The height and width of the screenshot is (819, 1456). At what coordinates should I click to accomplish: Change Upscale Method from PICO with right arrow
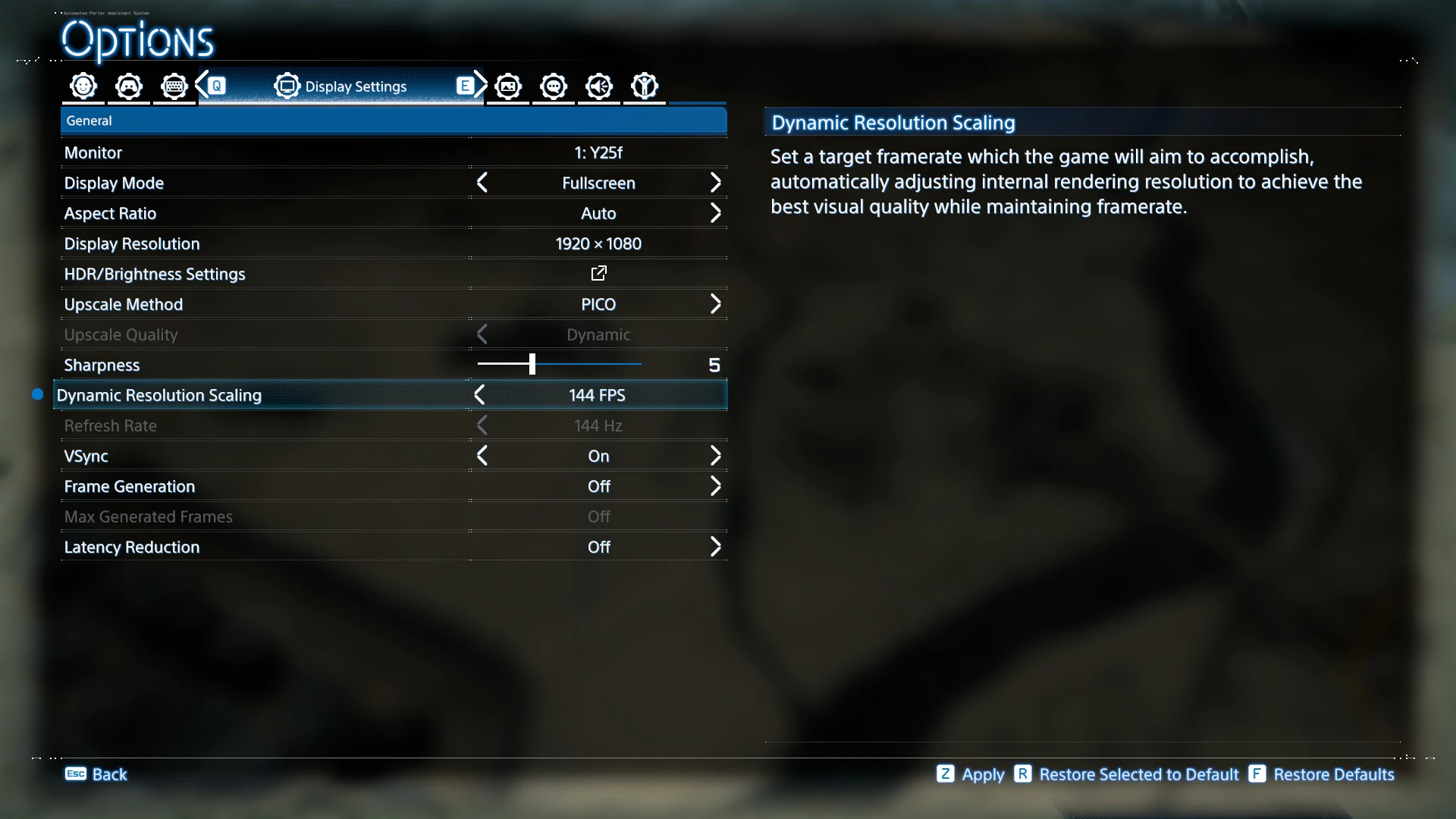pos(715,304)
